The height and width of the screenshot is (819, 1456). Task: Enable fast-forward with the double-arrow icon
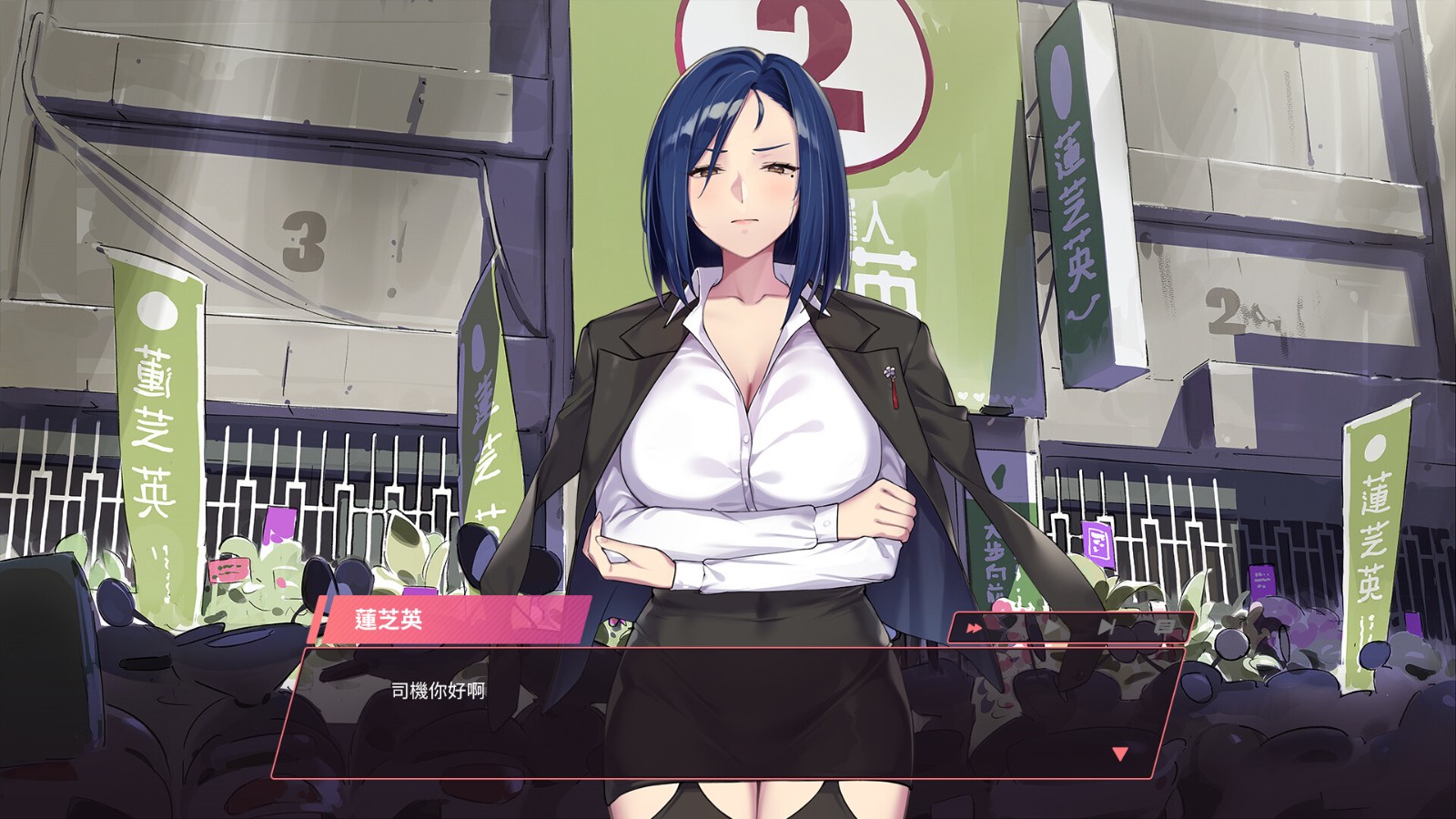click(974, 628)
